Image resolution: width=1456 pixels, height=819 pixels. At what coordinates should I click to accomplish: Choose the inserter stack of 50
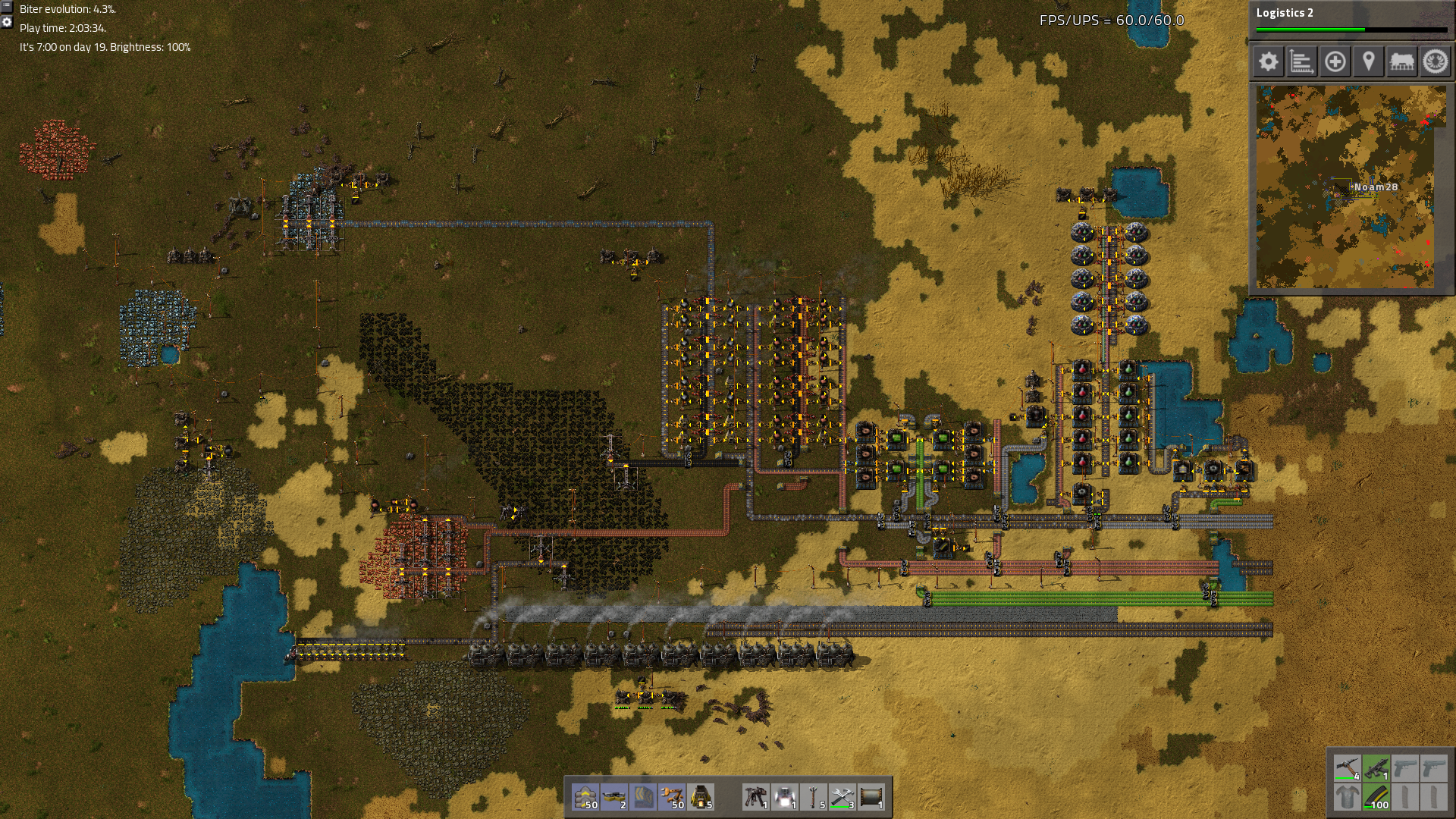[x=672, y=797]
